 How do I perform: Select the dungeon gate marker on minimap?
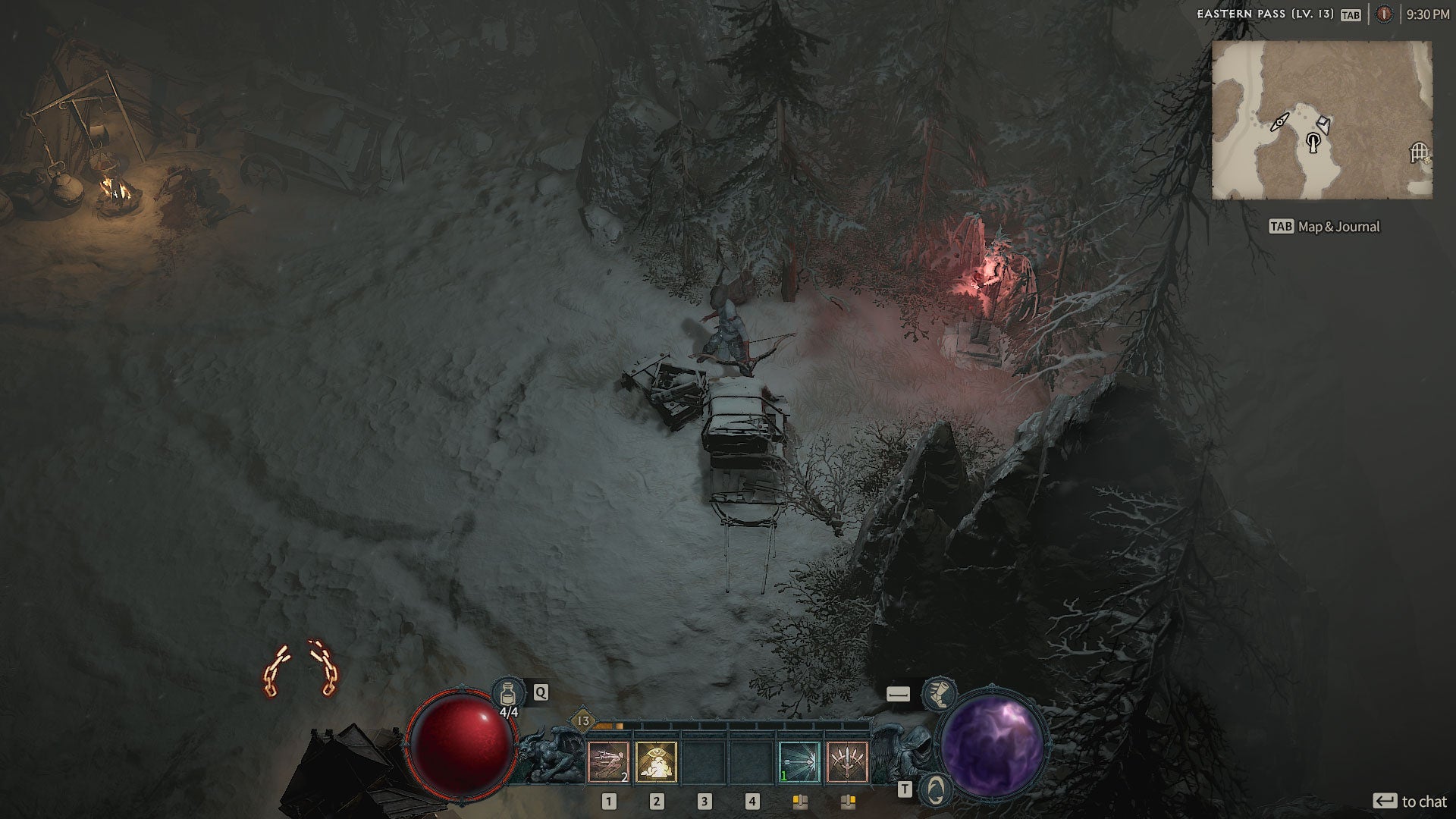pyautogui.click(x=1419, y=152)
